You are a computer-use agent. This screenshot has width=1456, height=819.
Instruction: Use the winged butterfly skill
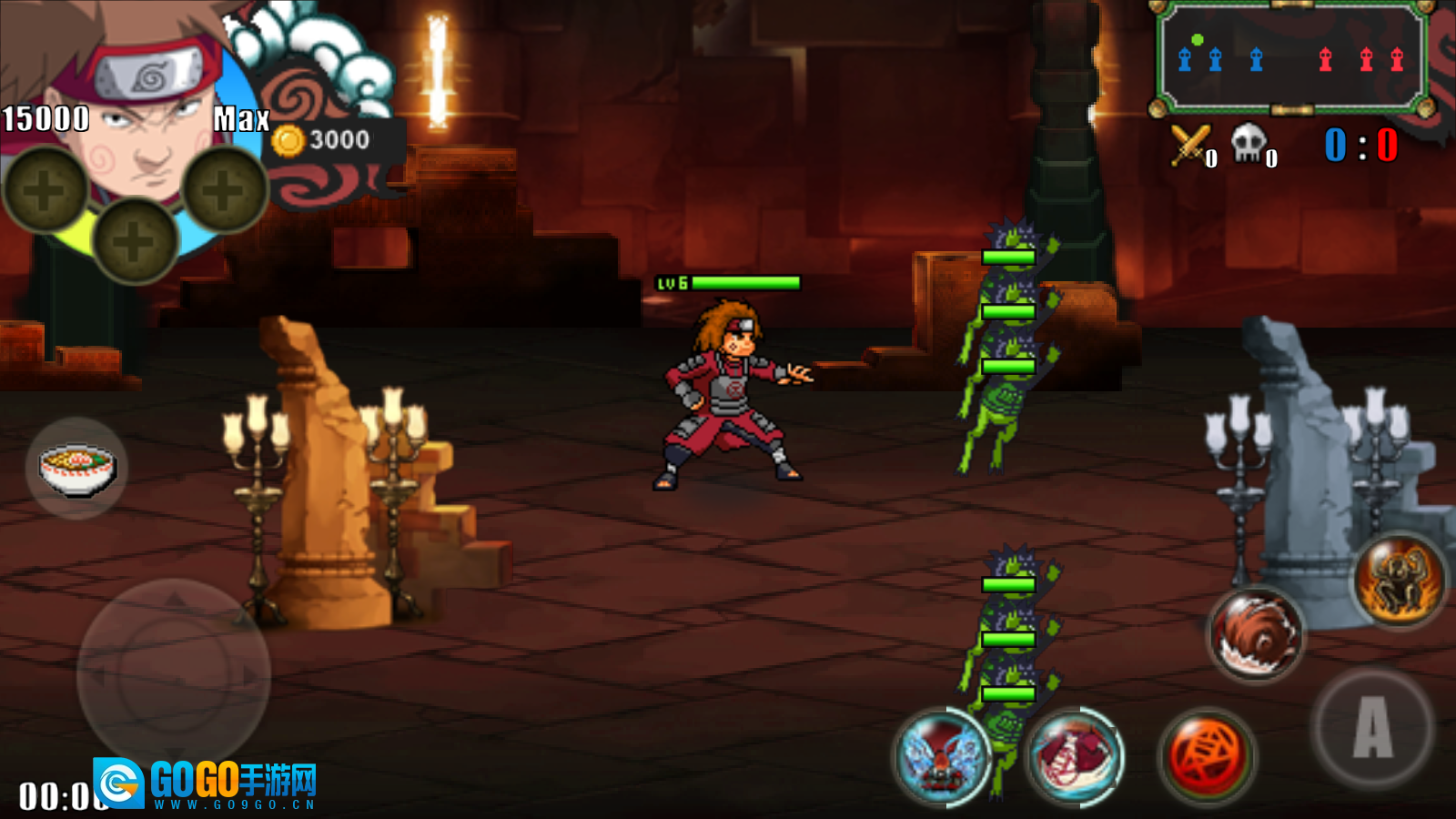(942, 757)
